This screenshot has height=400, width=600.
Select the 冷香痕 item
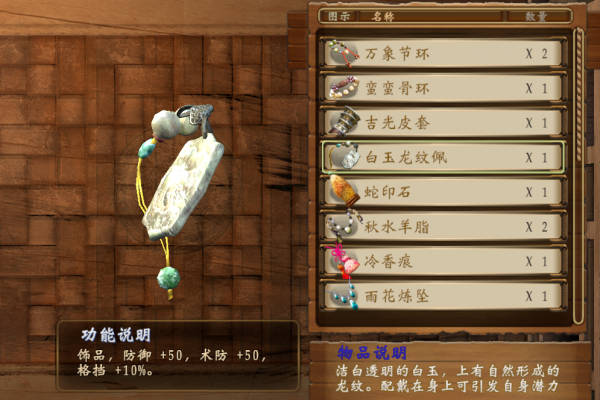(442, 262)
